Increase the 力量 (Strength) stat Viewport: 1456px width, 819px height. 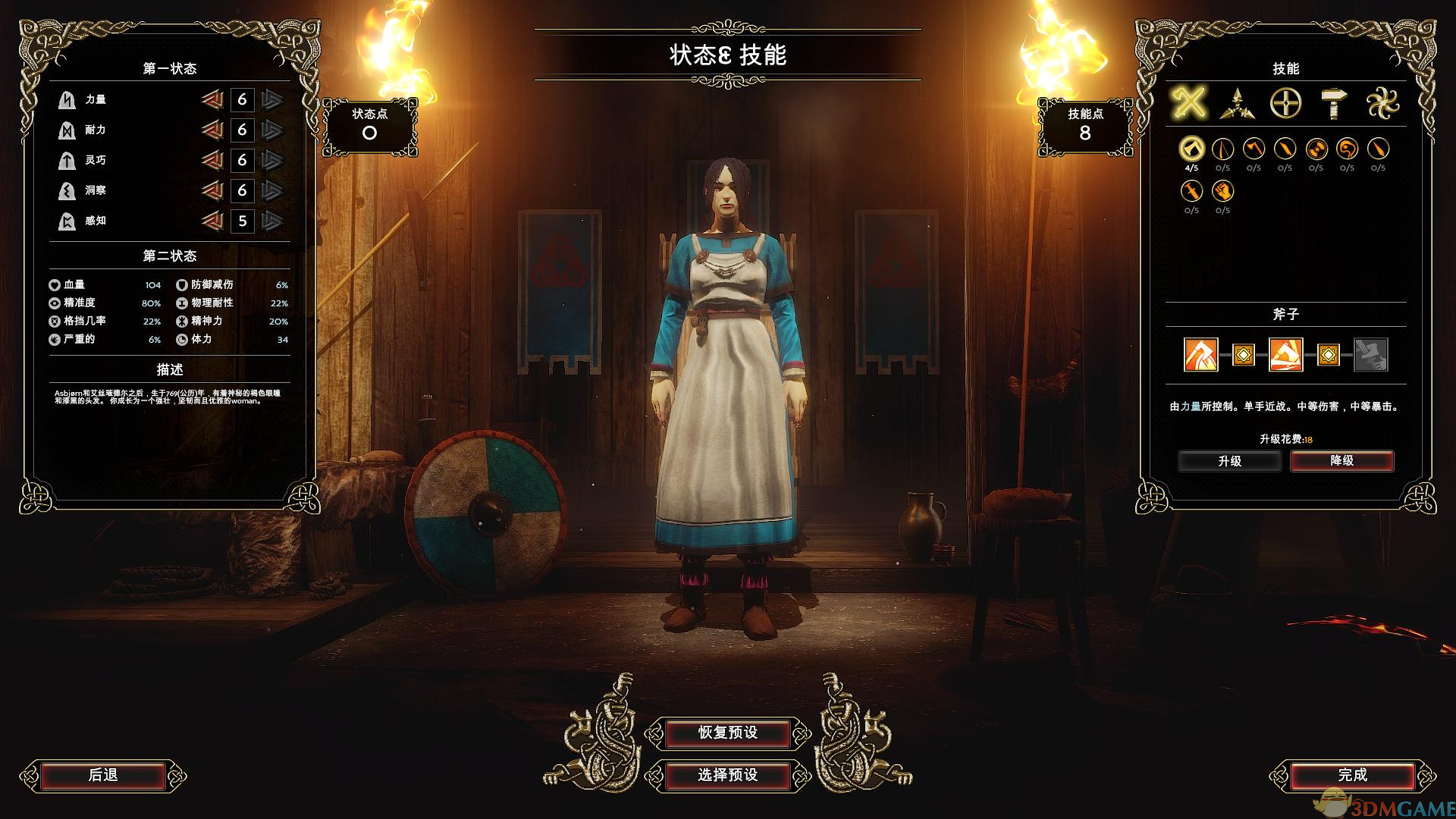click(272, 99)
